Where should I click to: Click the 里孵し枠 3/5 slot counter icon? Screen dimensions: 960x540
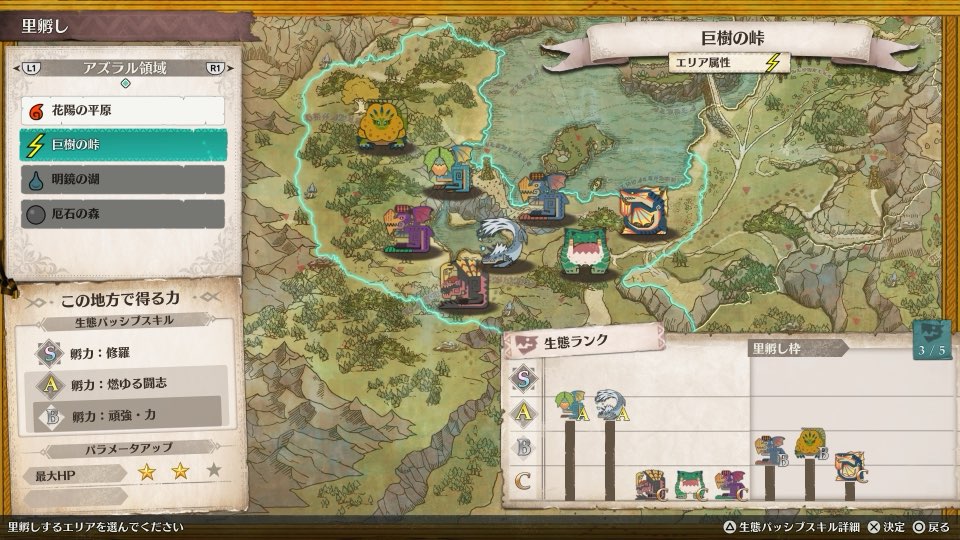(931, 341)
